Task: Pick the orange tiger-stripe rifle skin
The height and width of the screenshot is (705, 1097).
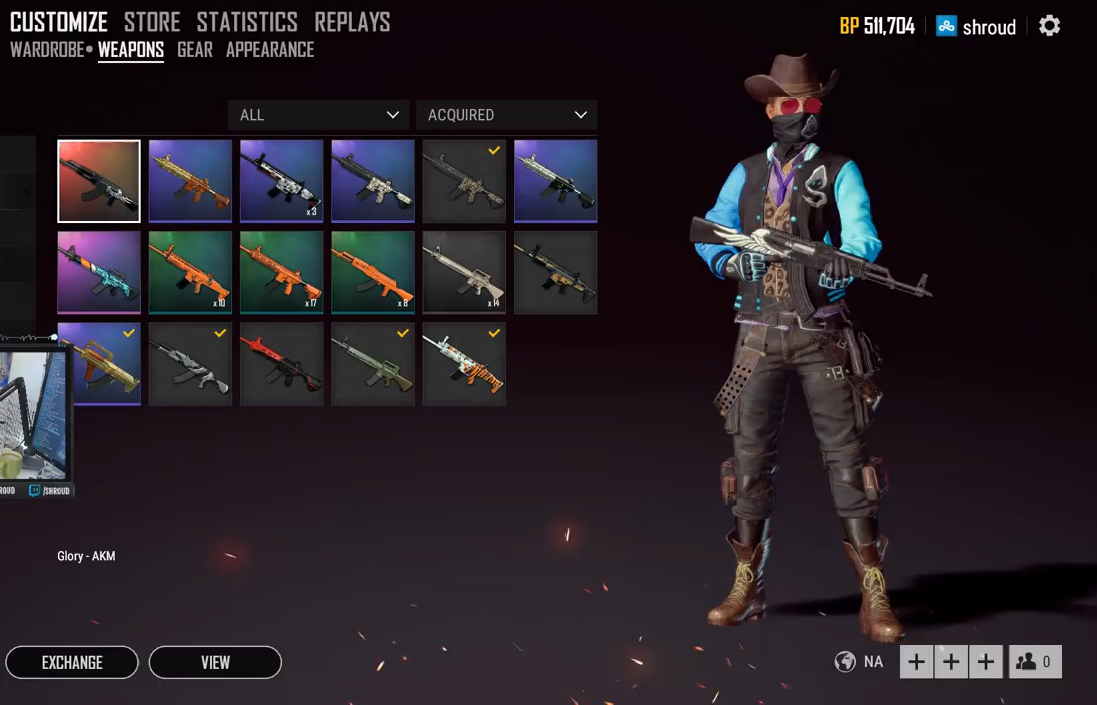Action: [x=464, y=364]
